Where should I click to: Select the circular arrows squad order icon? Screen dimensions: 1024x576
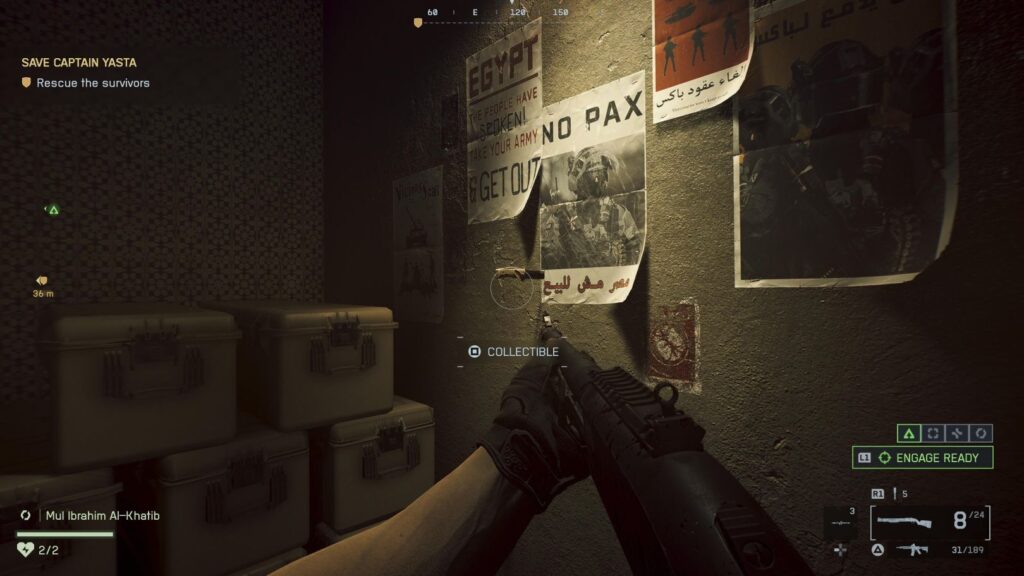pyautogui.click(x=982, y=434)
